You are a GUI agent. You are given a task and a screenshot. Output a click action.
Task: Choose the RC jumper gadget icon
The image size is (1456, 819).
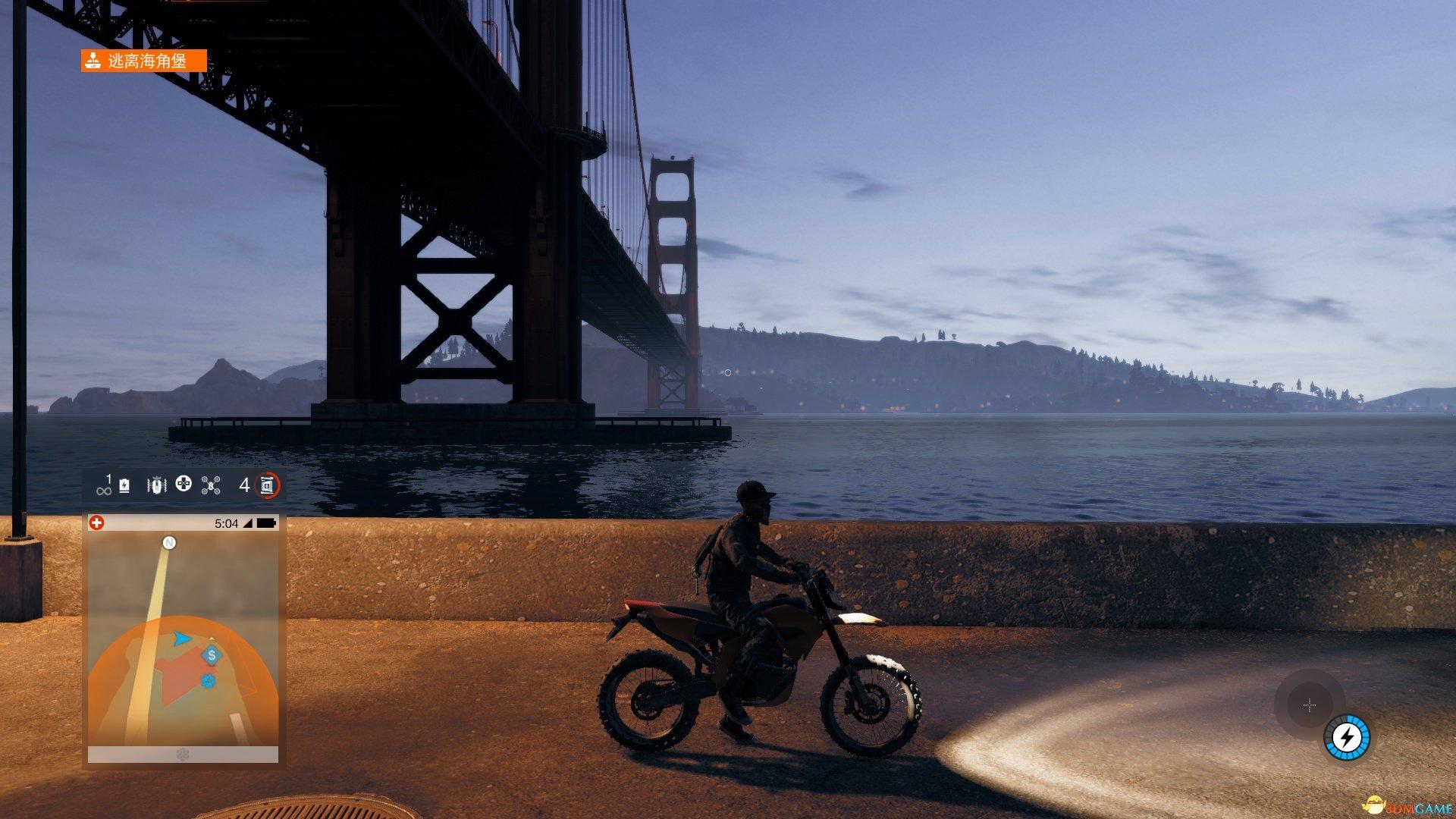click(156, 485)
